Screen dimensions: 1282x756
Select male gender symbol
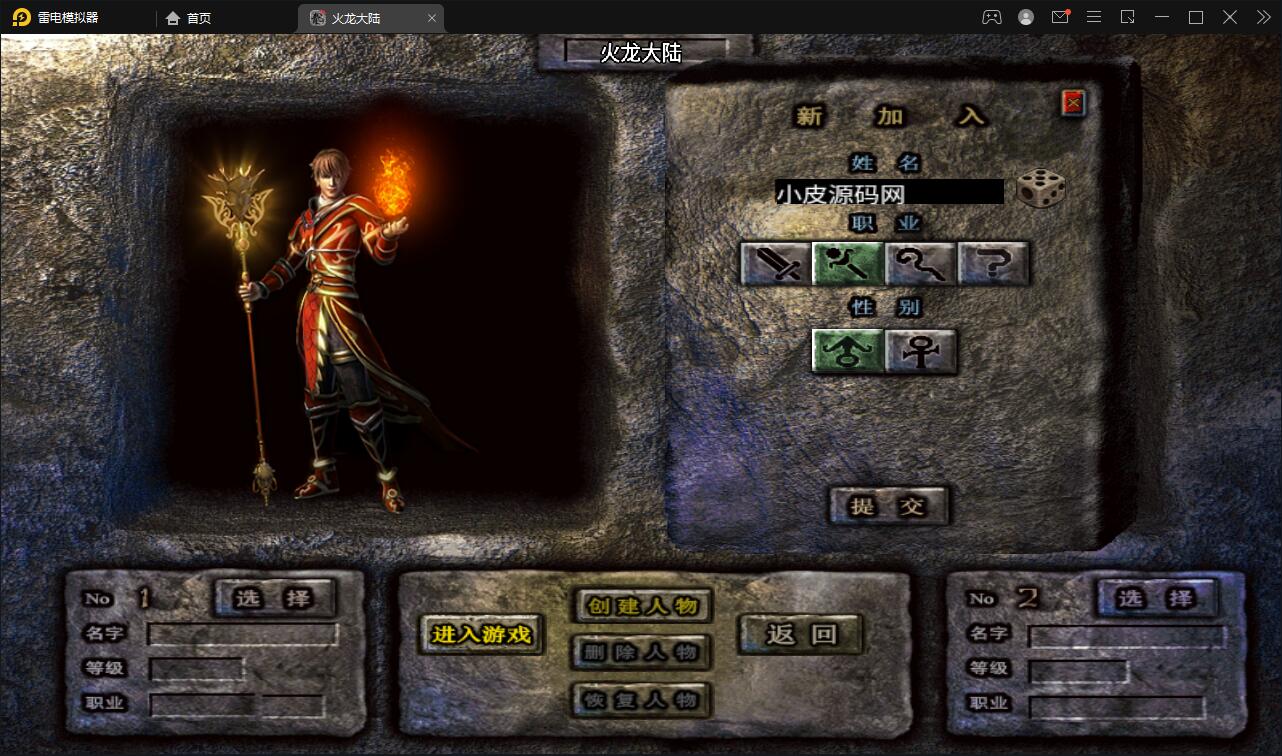pyautogui.click(x=847, y=351)
